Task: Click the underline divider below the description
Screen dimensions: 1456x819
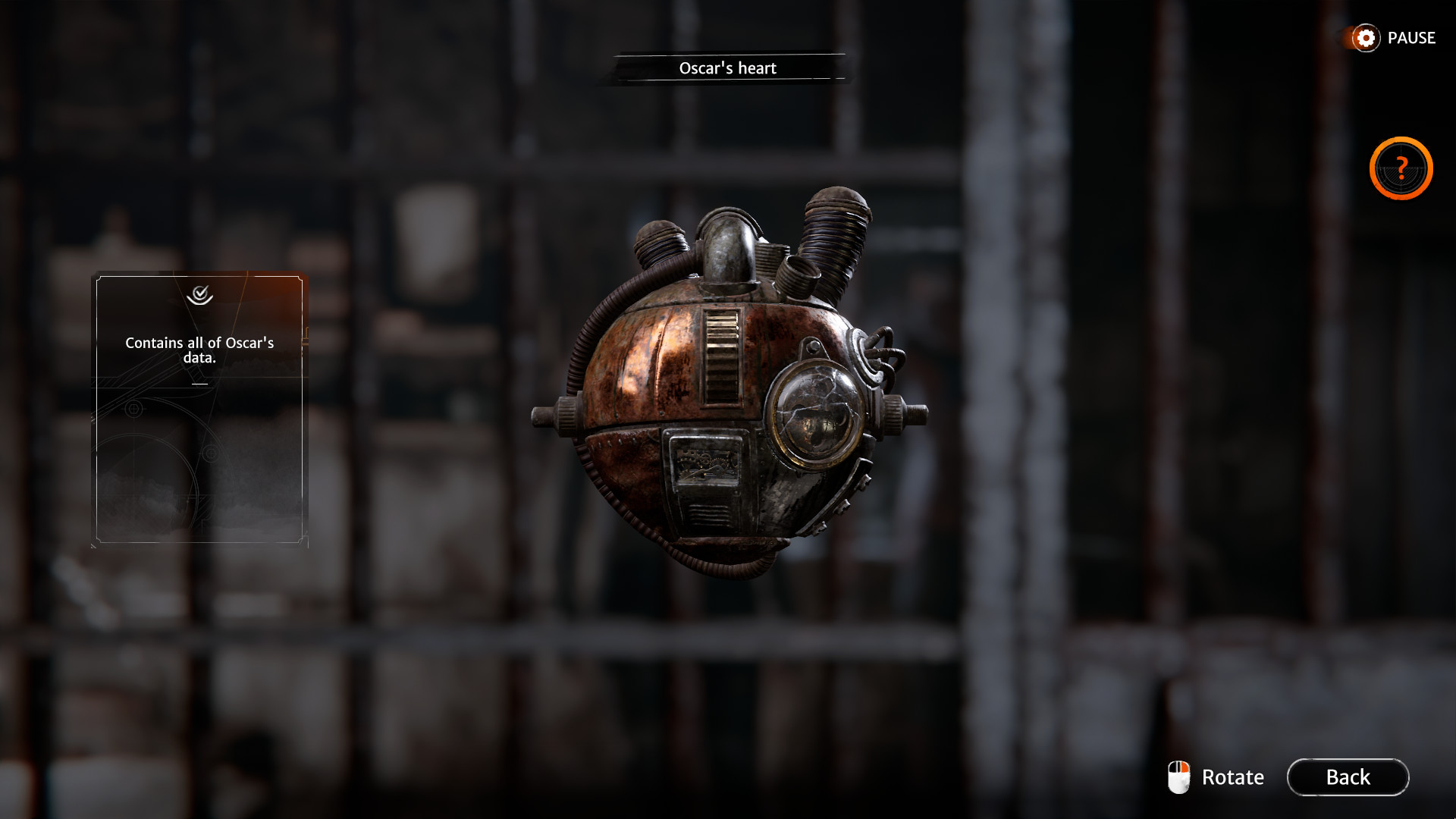Action: [x=201, y=385]
